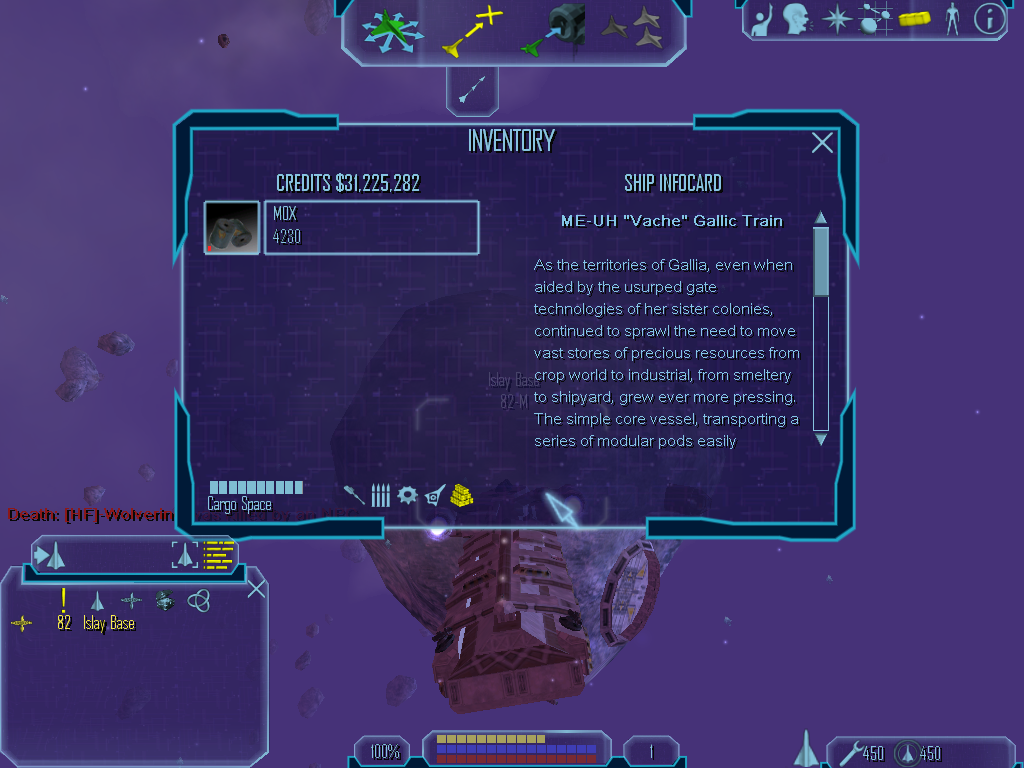
Task: Show ammunition filter in inventory
Action: 380,495
